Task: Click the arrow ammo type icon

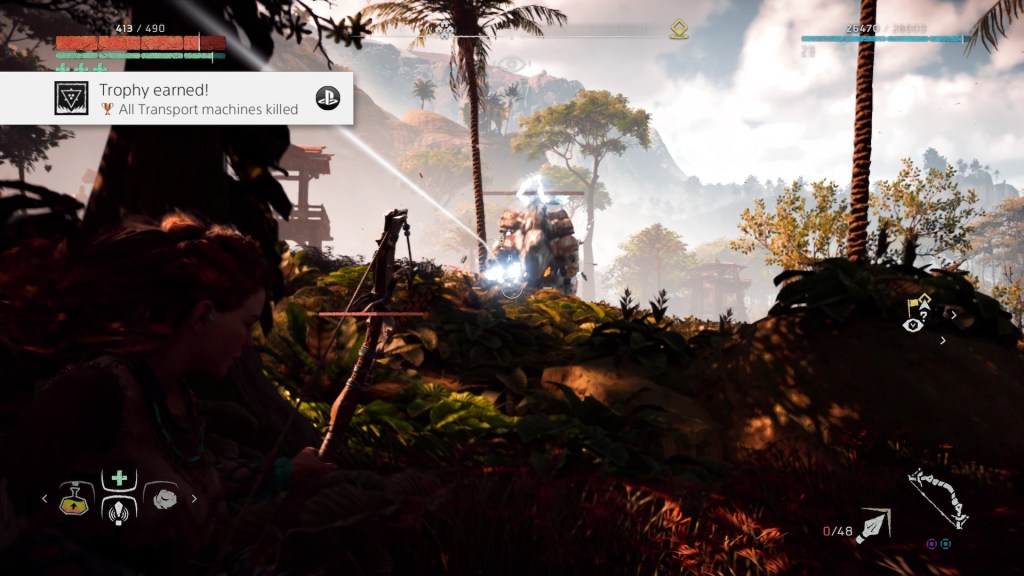Action: click(872, 524)
